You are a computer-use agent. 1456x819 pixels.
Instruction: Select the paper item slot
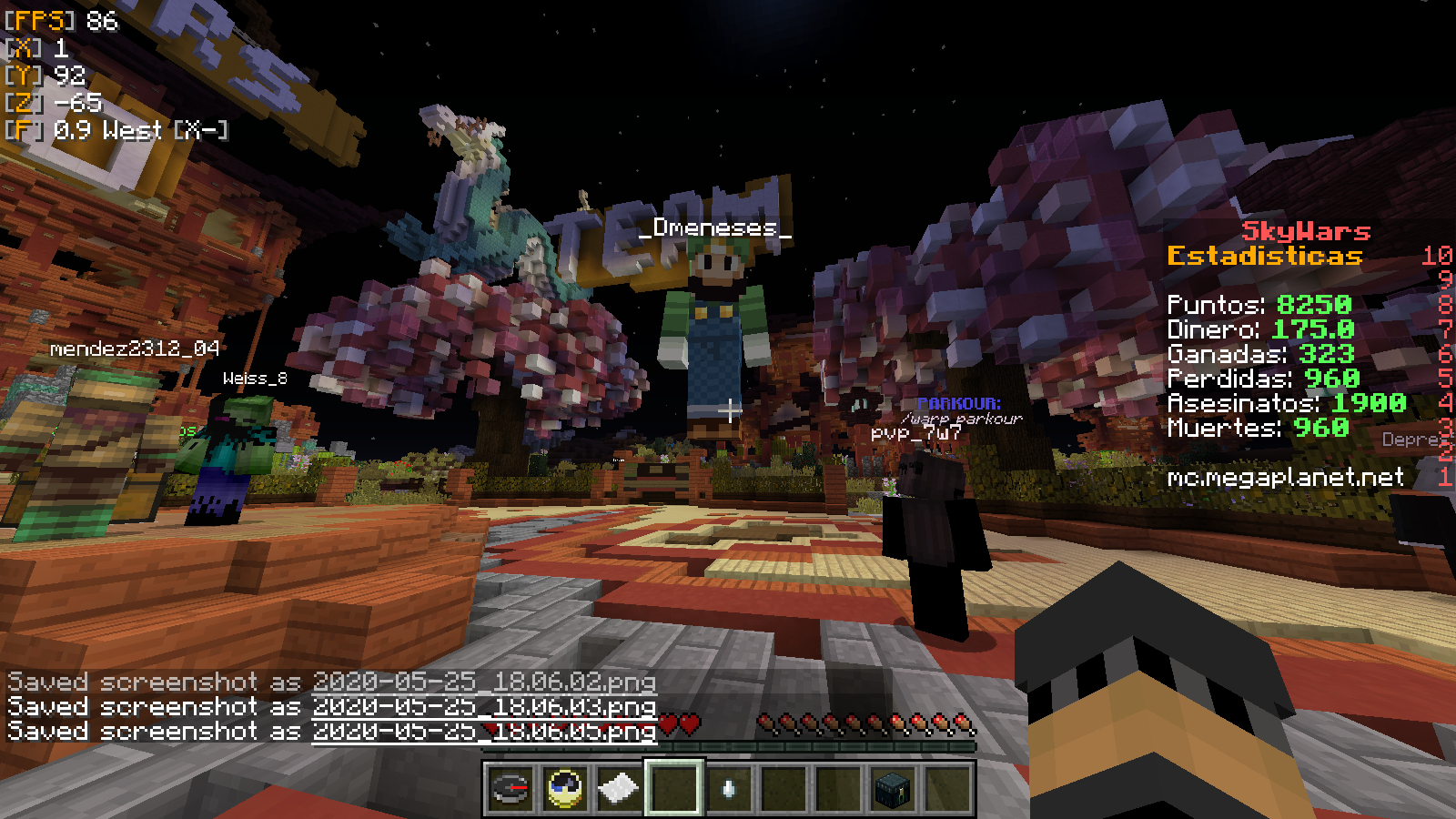[x=619, y=788]
